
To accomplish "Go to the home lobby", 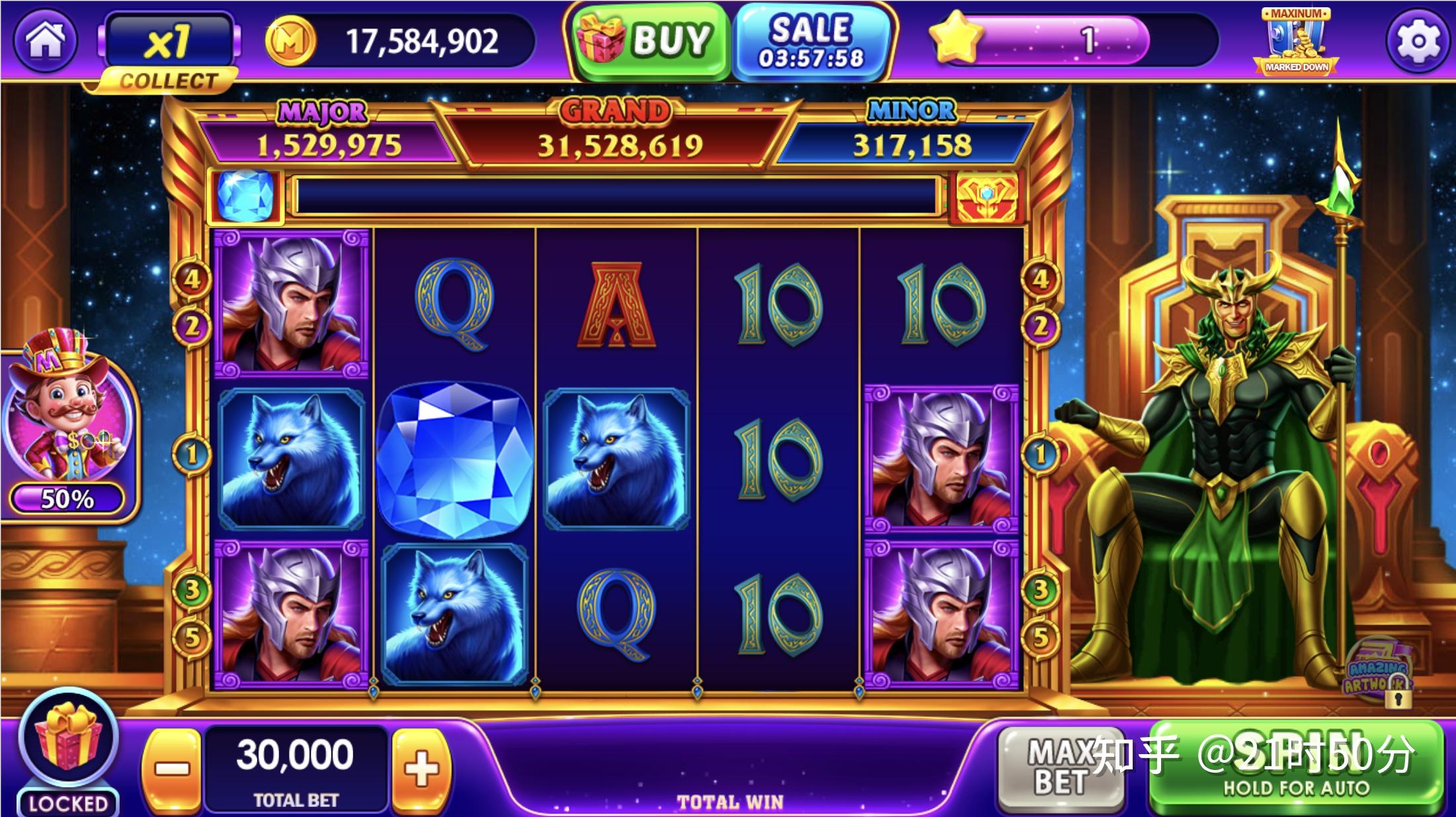I will tap(45, 41).
